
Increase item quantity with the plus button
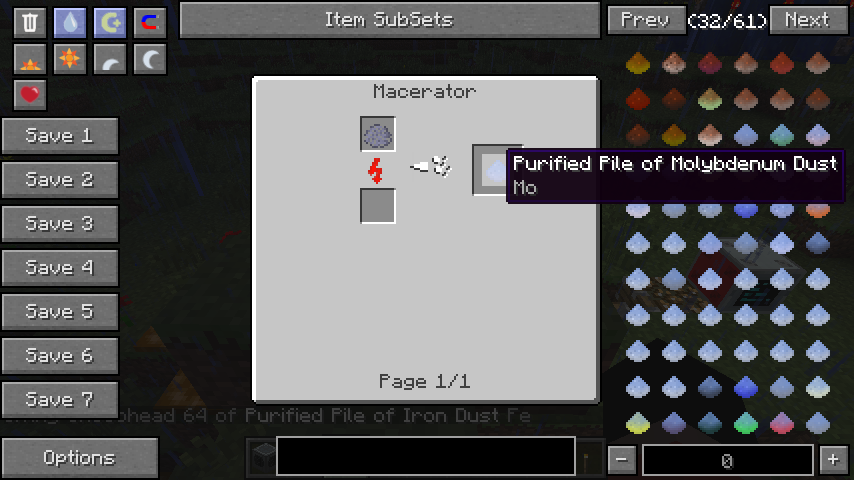pos(833,460)
